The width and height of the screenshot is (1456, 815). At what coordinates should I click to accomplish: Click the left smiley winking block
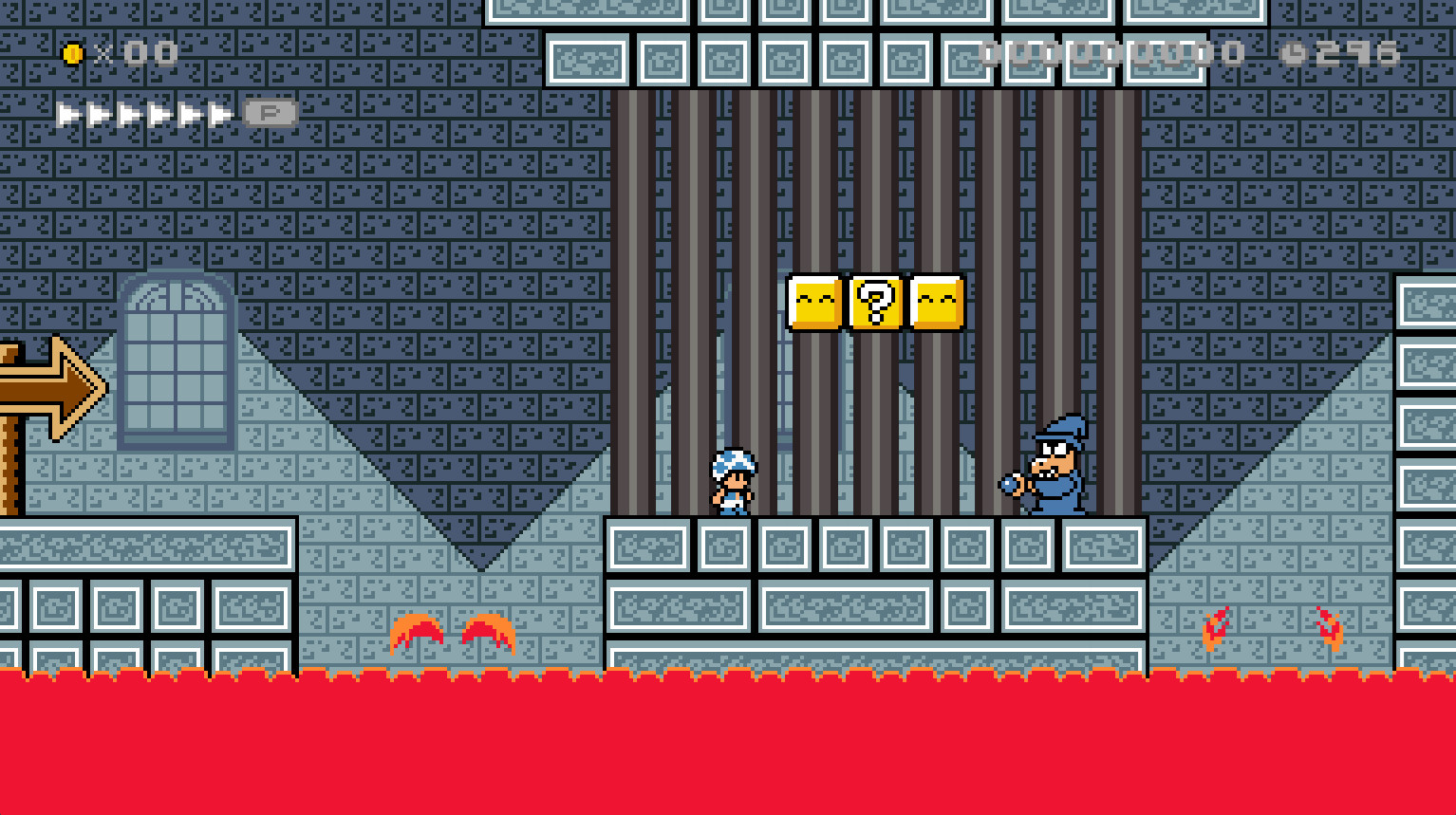tap(812, 304)
